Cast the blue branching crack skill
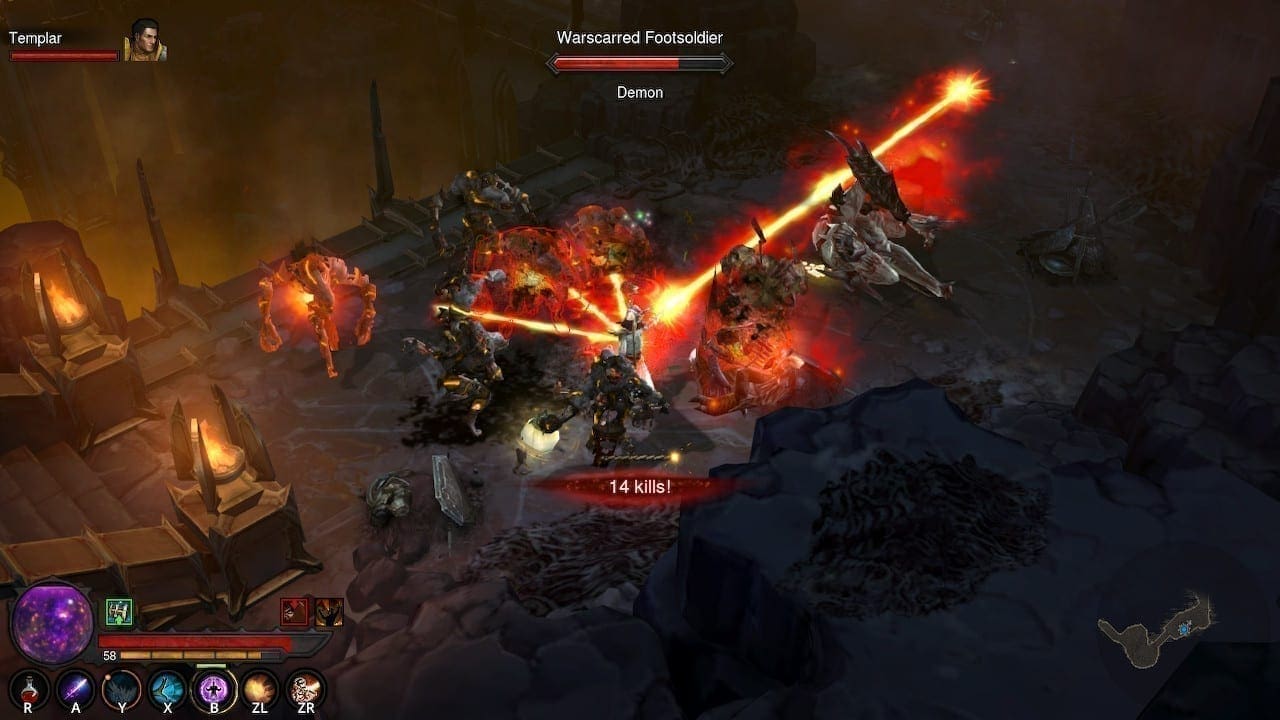The image size is (1280, 720). pyautogui.click(x=167, y=688)
